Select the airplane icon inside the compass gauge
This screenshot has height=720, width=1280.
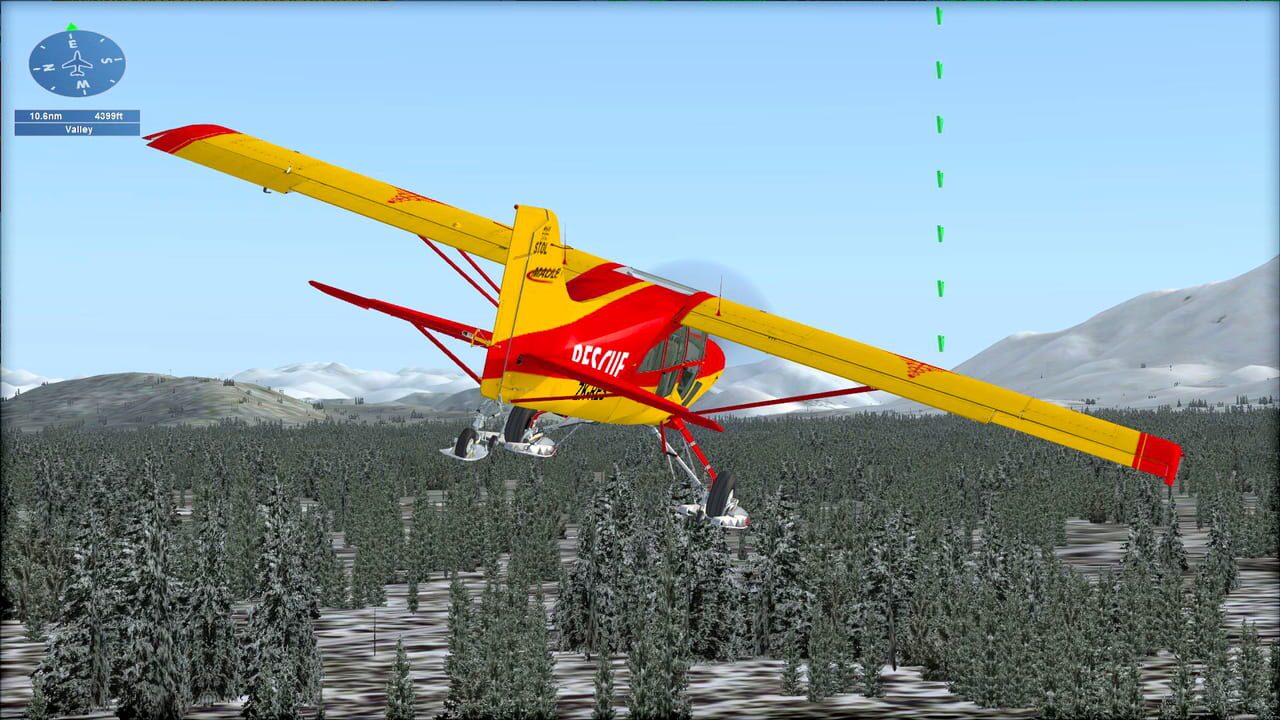click(77, 63)
